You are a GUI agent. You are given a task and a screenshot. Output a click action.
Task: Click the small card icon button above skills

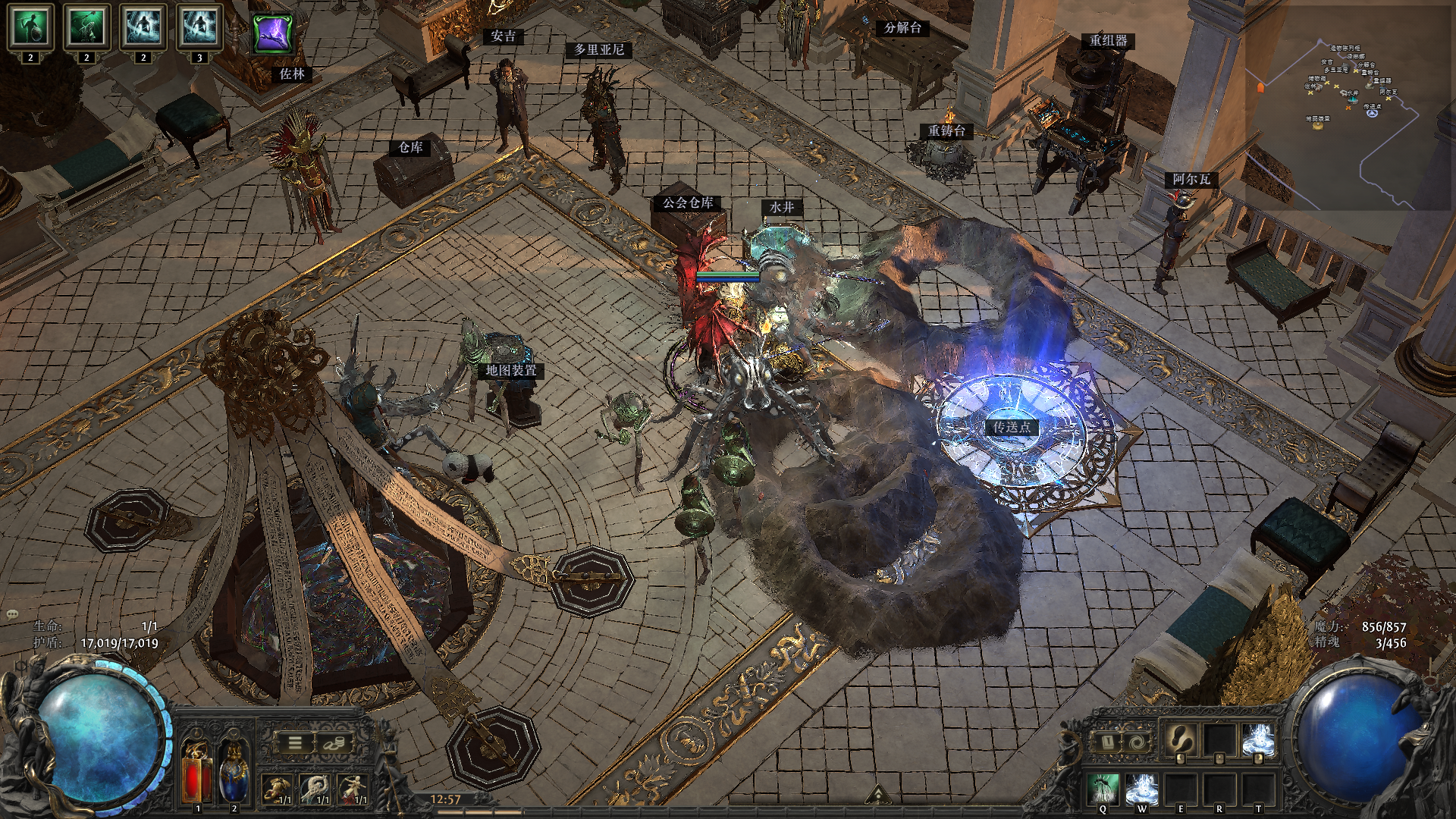pyautogui.click(x=1106, y=742)
